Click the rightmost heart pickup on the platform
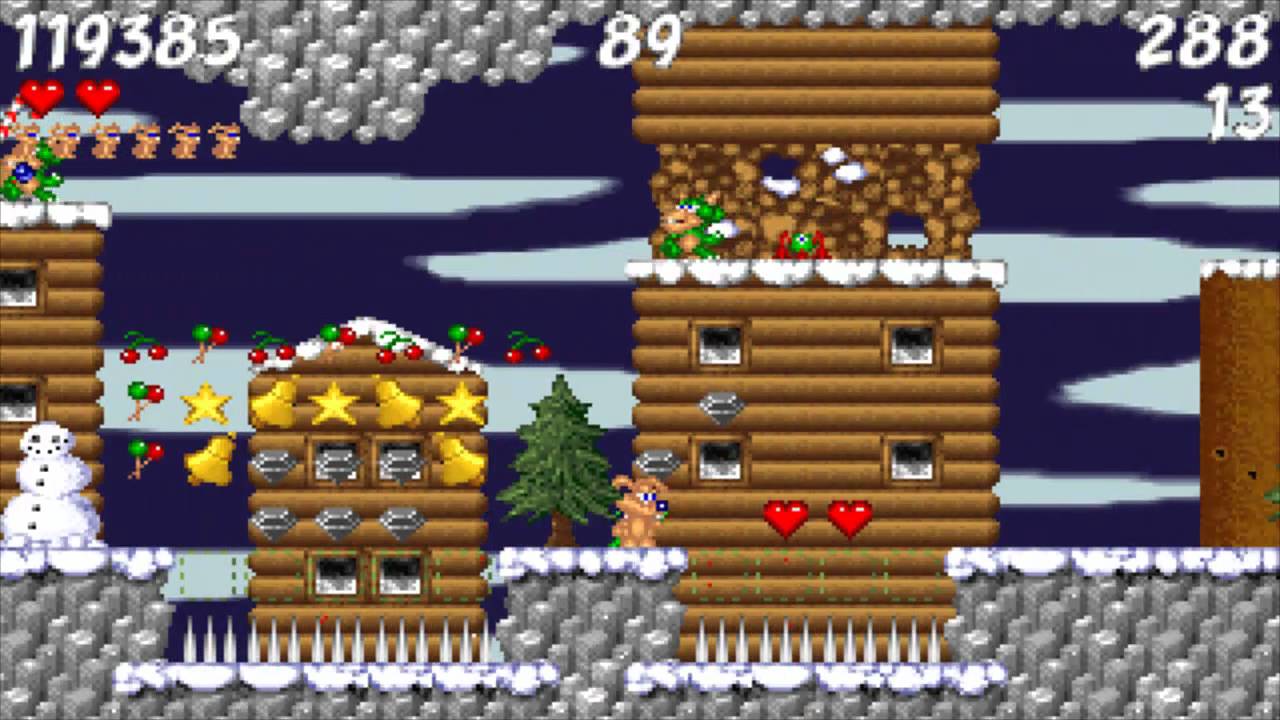 [x=849, y=520]
